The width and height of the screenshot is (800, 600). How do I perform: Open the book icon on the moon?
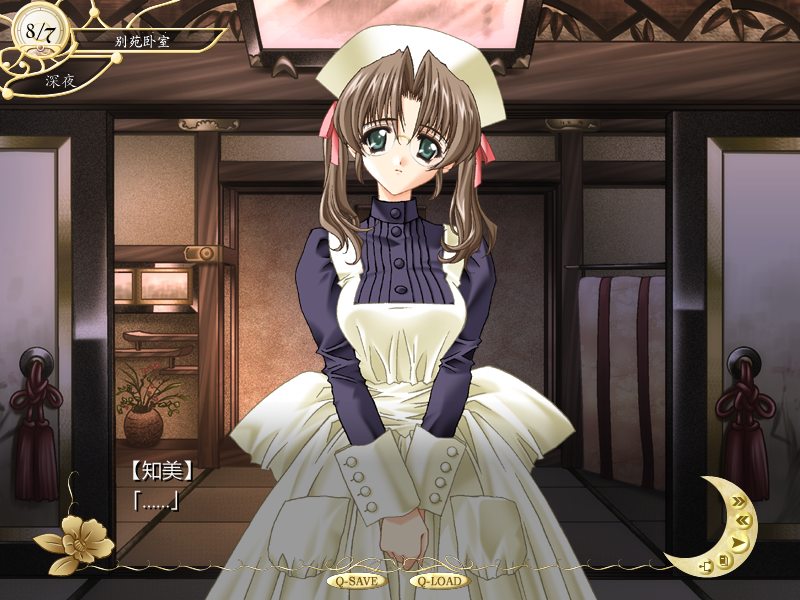click(724, 561)
